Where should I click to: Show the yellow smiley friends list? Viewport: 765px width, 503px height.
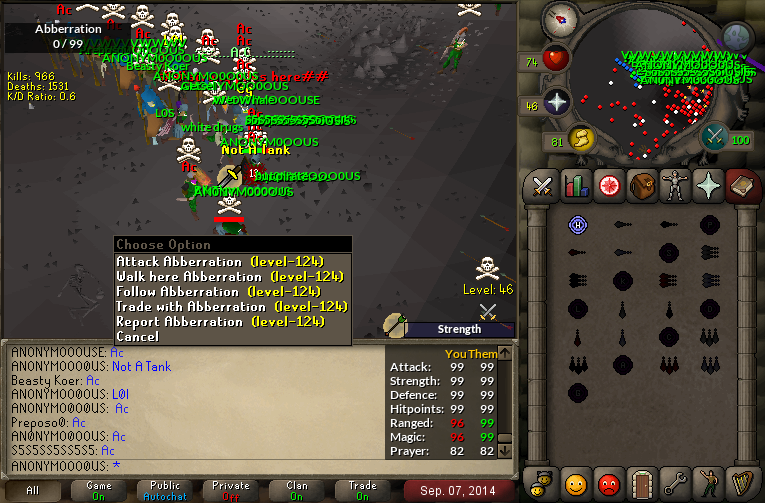[x=575, y=483]
